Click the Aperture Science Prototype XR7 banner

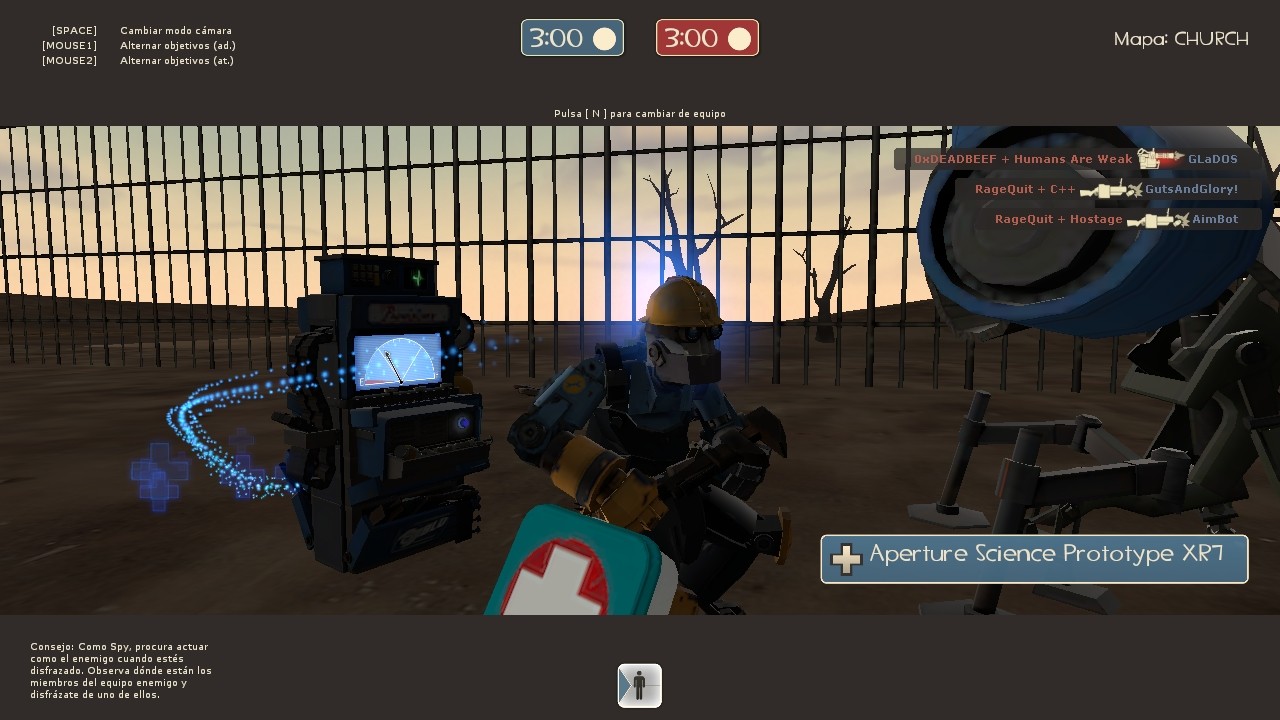pyautogui.click(x=1035, y=558)
